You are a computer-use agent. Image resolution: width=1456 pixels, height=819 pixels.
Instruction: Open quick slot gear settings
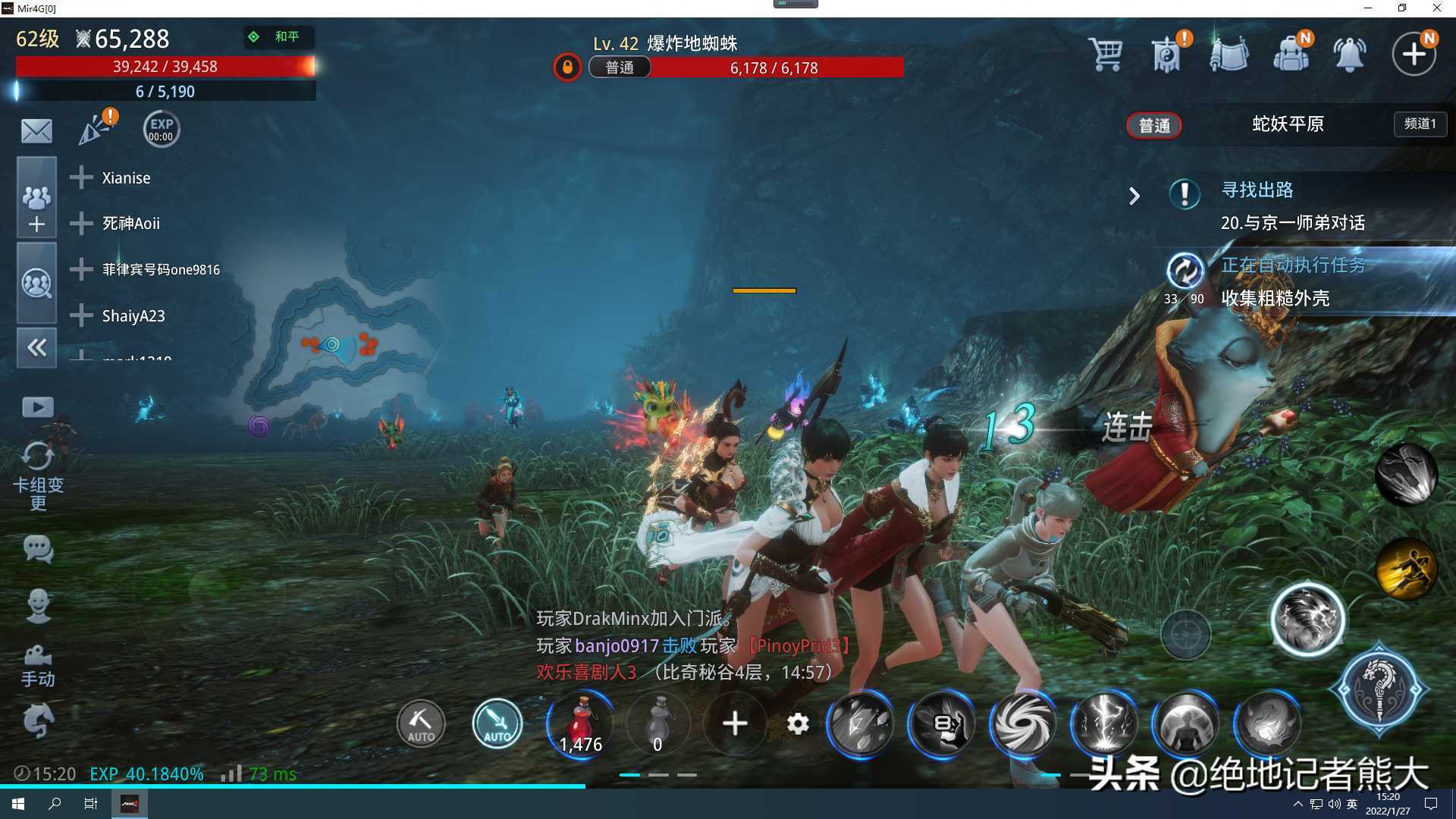(x=798, y=724)
